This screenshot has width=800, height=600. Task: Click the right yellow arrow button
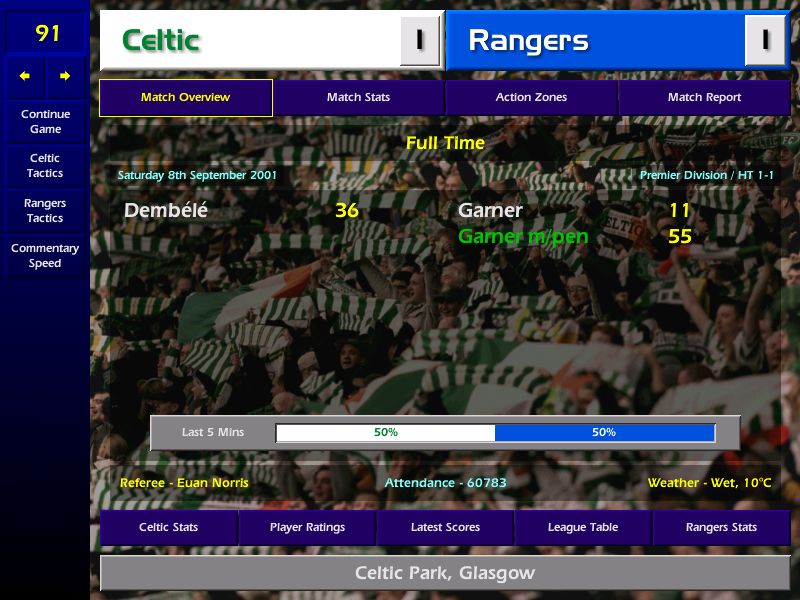pos(65,76)
